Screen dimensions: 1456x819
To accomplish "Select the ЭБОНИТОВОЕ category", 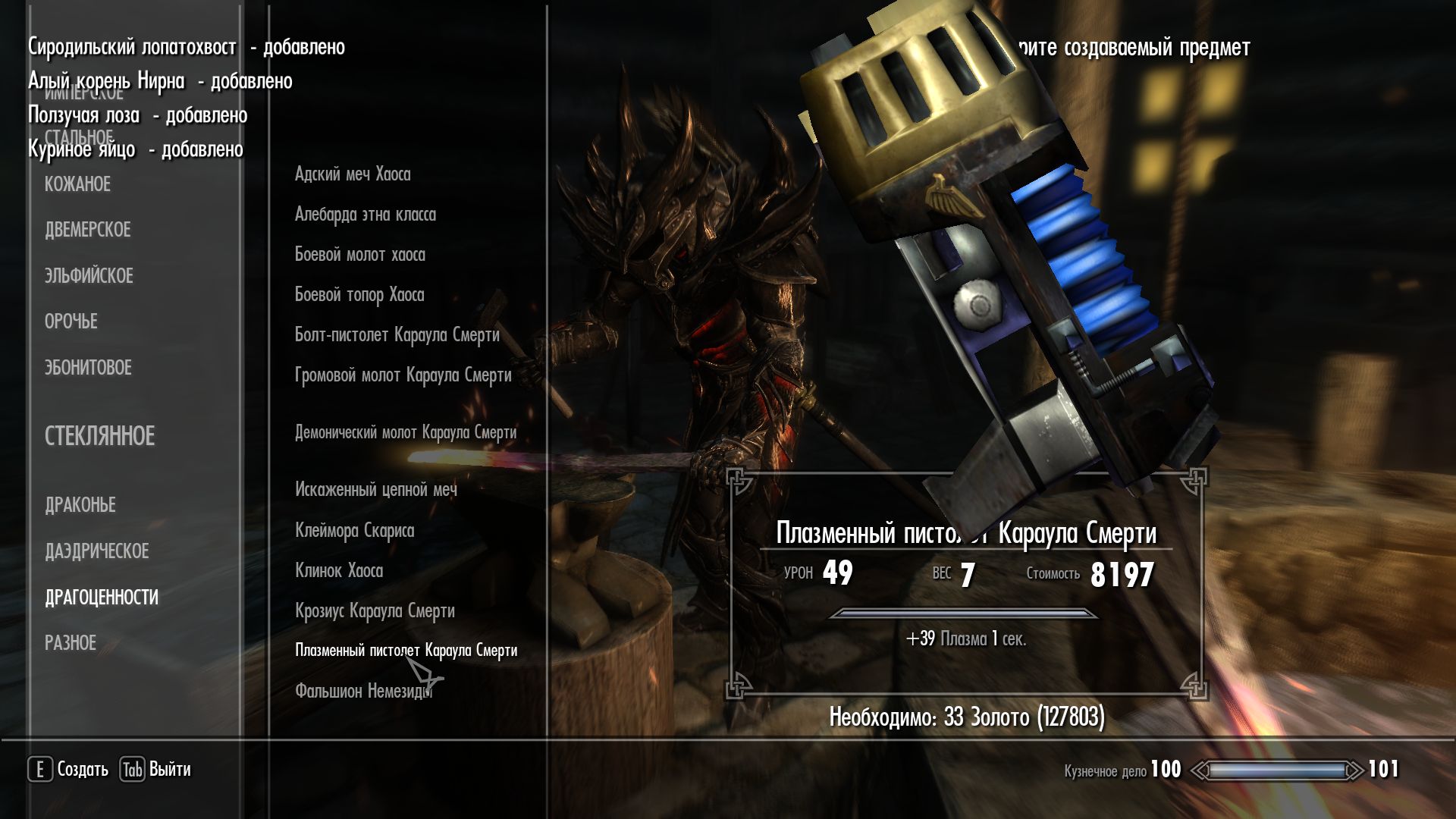I will [x=88, y=368].
